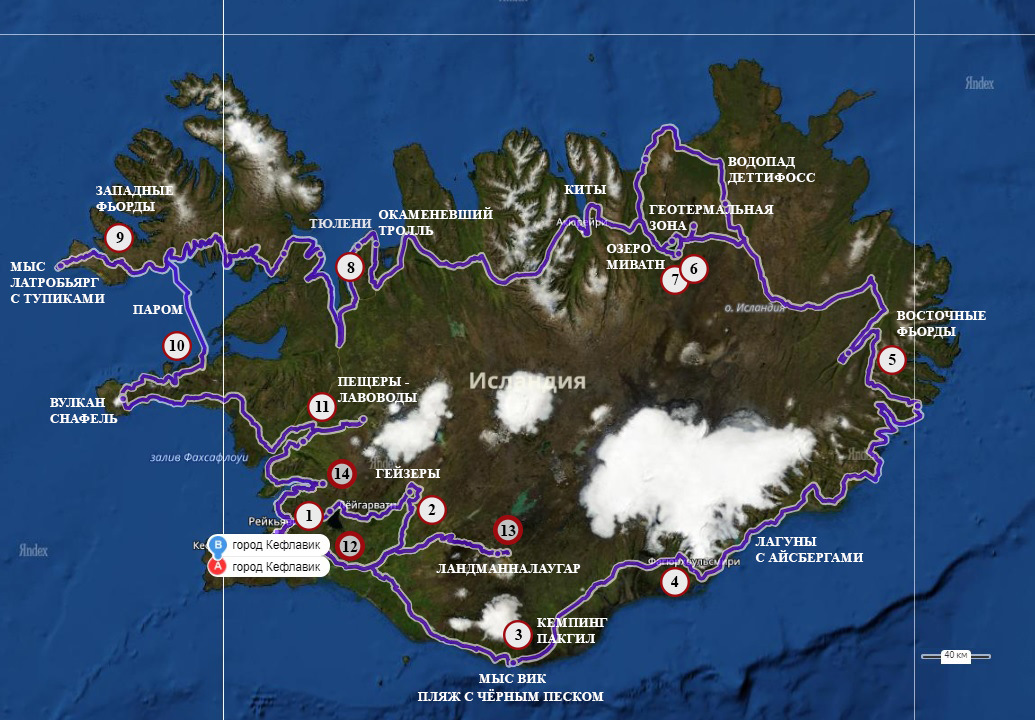Viewport: 1035px width, 720px height.
Task: Choose dark red marker number 14
Action: tap(341, 473)
